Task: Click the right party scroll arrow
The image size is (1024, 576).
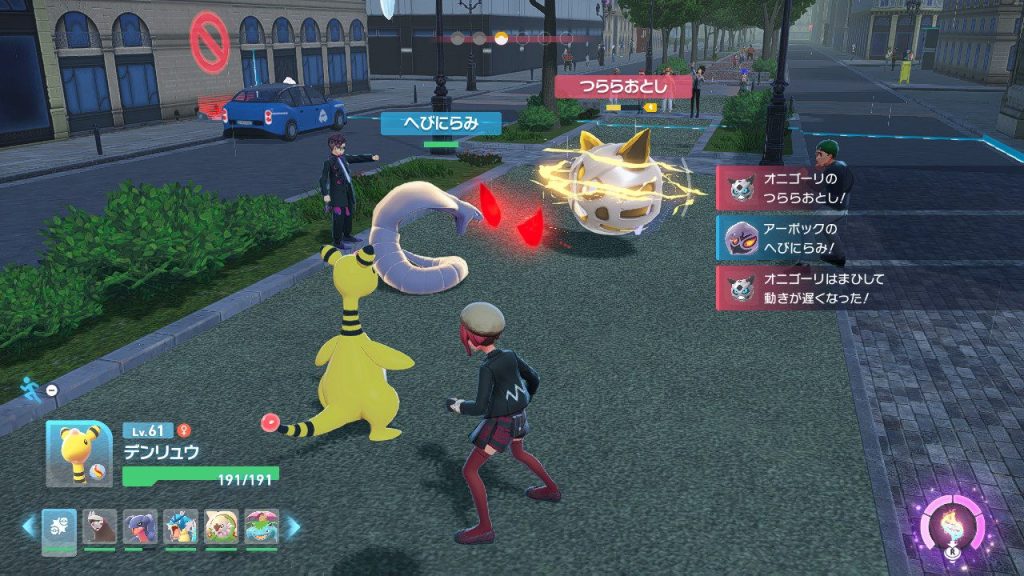Action: (x=293, y=526)
